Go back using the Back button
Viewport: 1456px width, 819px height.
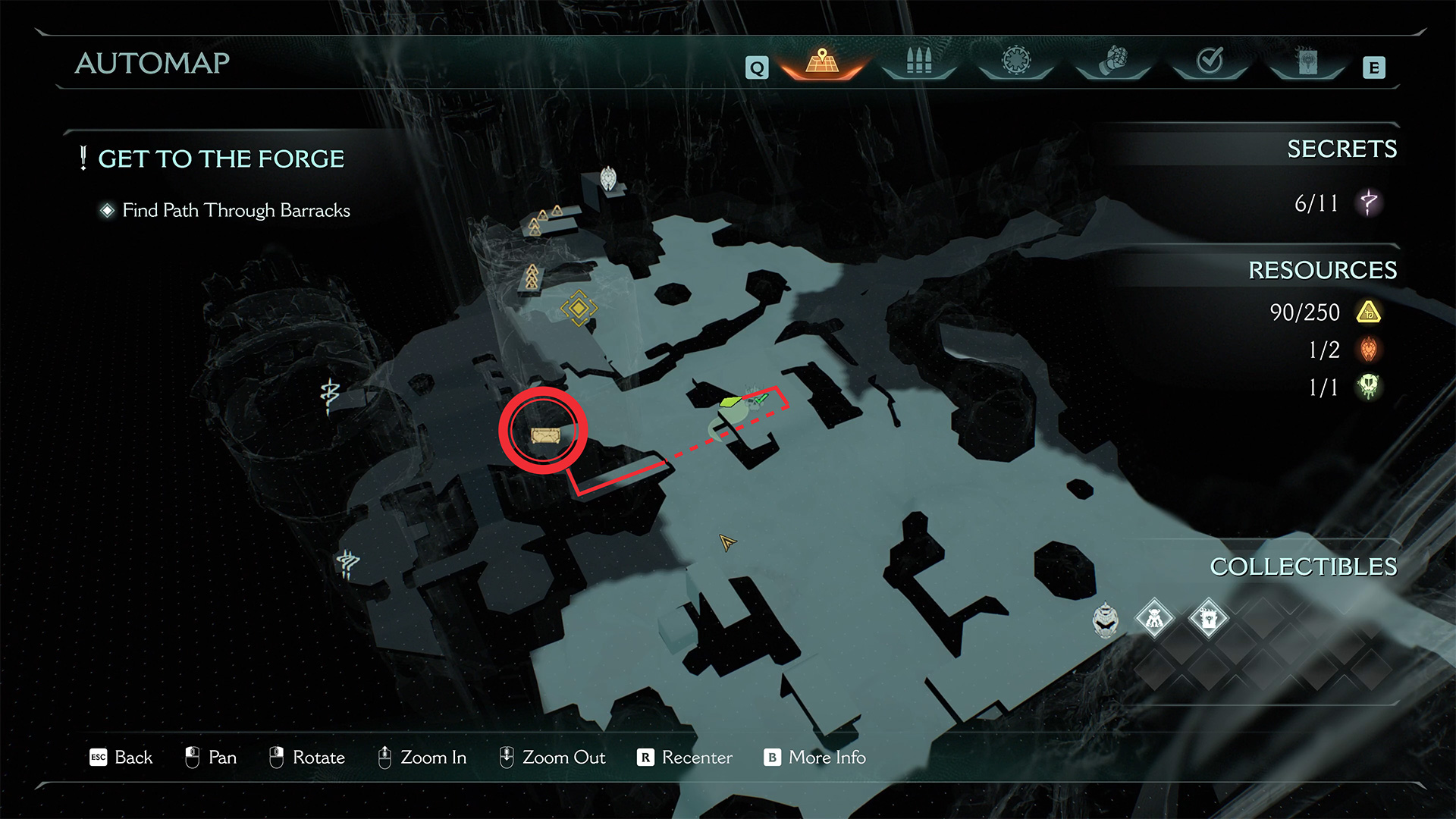pyautogui.click(x=121, y=758)
